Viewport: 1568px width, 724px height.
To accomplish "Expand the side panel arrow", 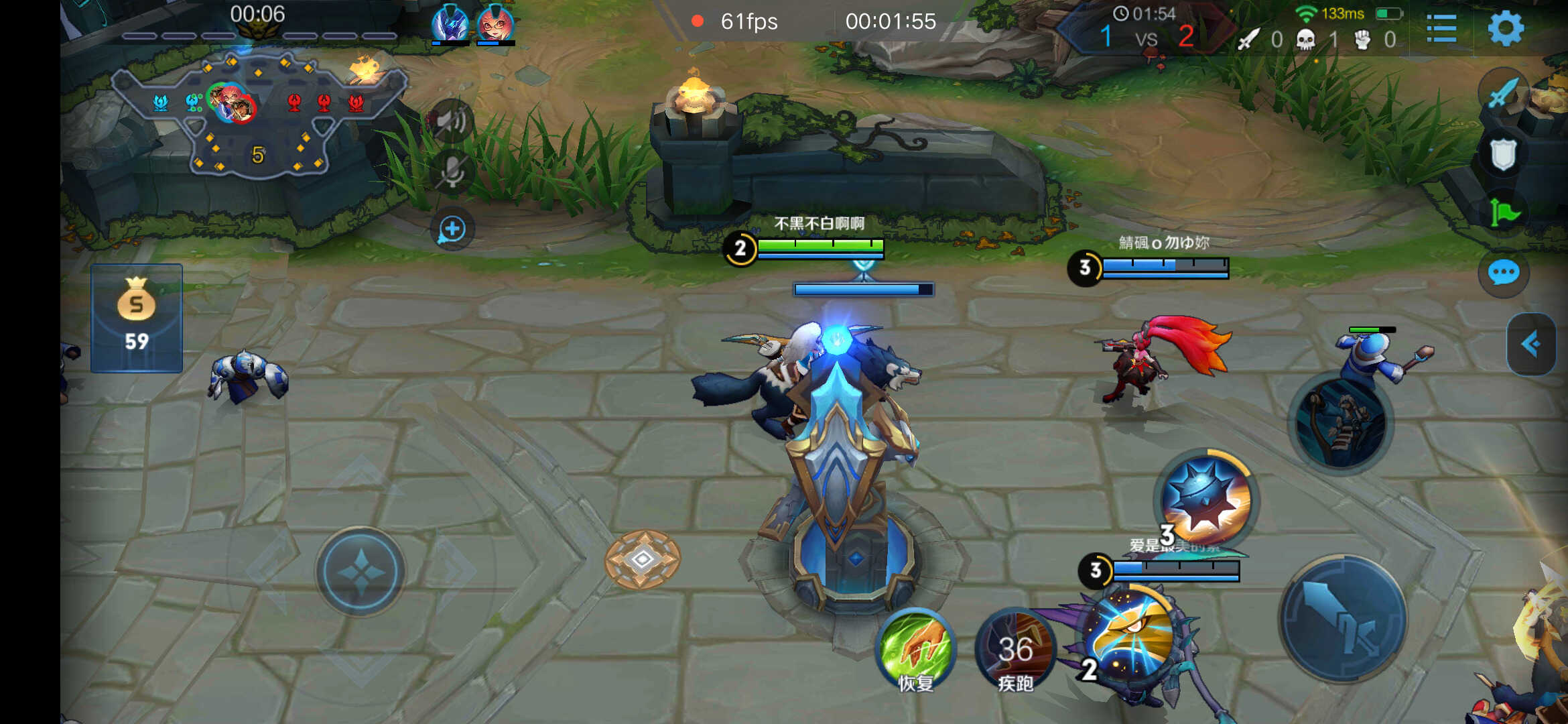I will tap(1531, 345).
